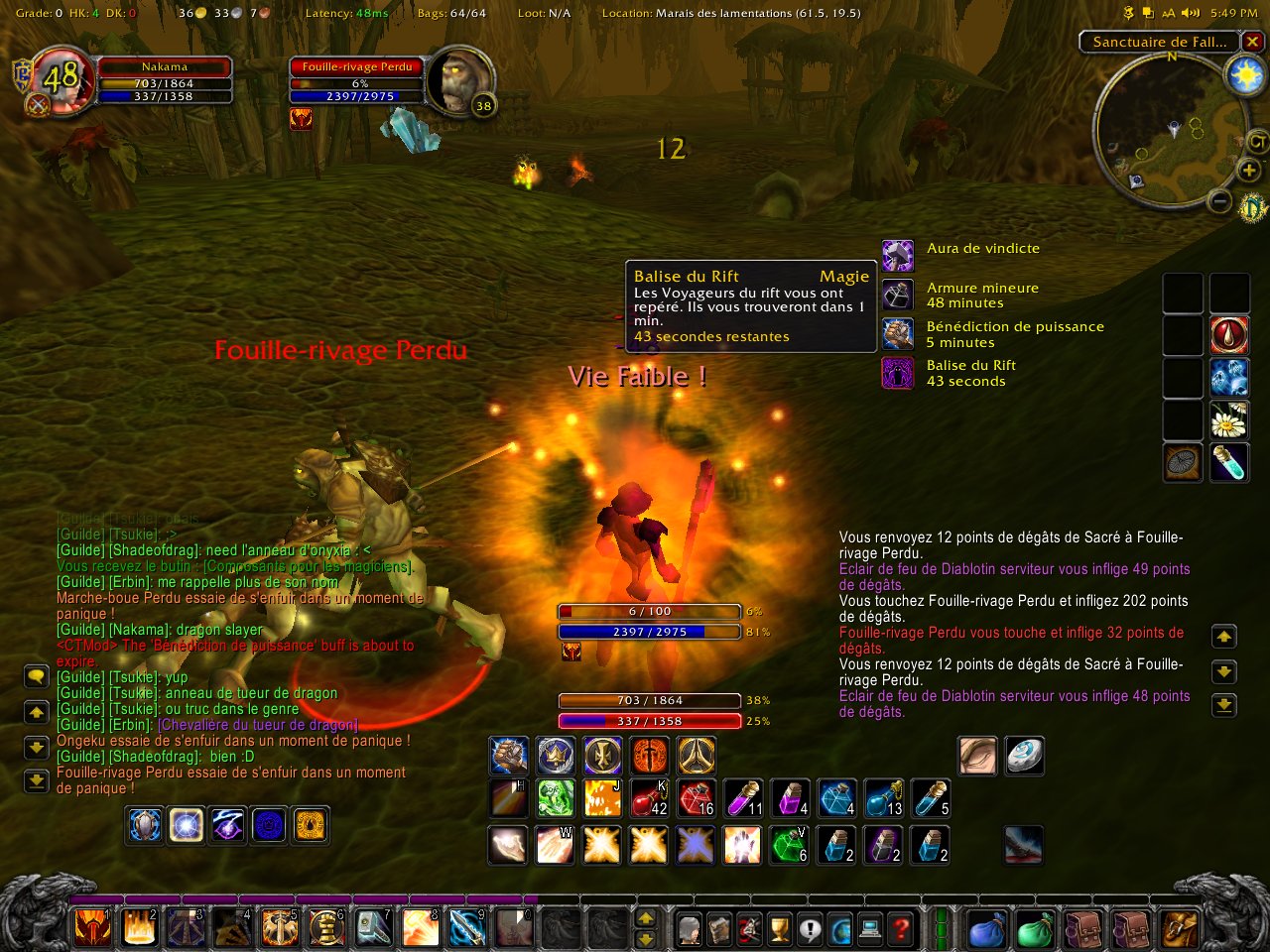Open the help request red question mark
Image resolution: width=1270 pixels, height=952 pixels.
click(x=901, y=929)
